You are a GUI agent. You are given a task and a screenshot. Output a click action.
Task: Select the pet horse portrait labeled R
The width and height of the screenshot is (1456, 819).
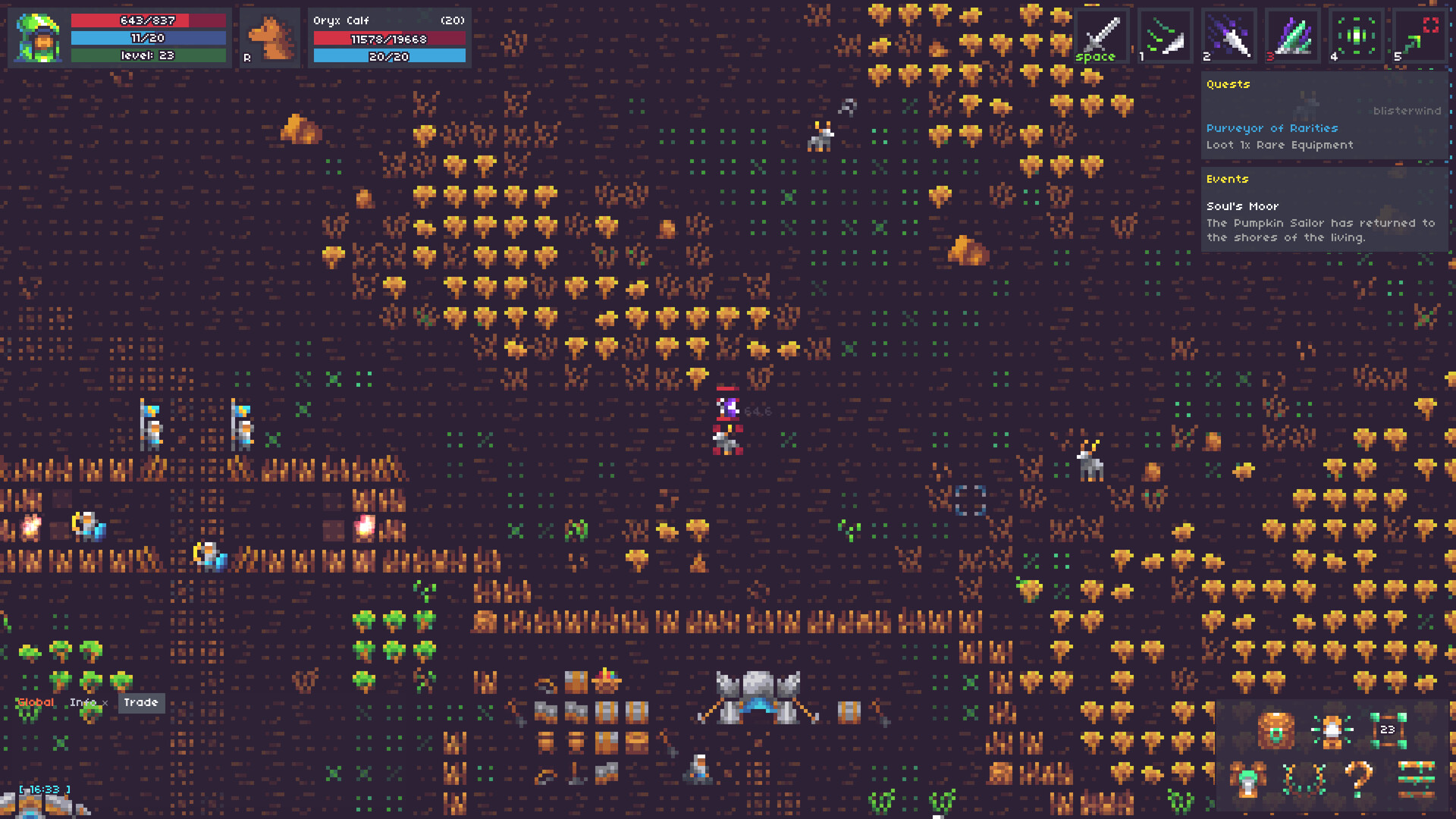(x=270, y=36)
